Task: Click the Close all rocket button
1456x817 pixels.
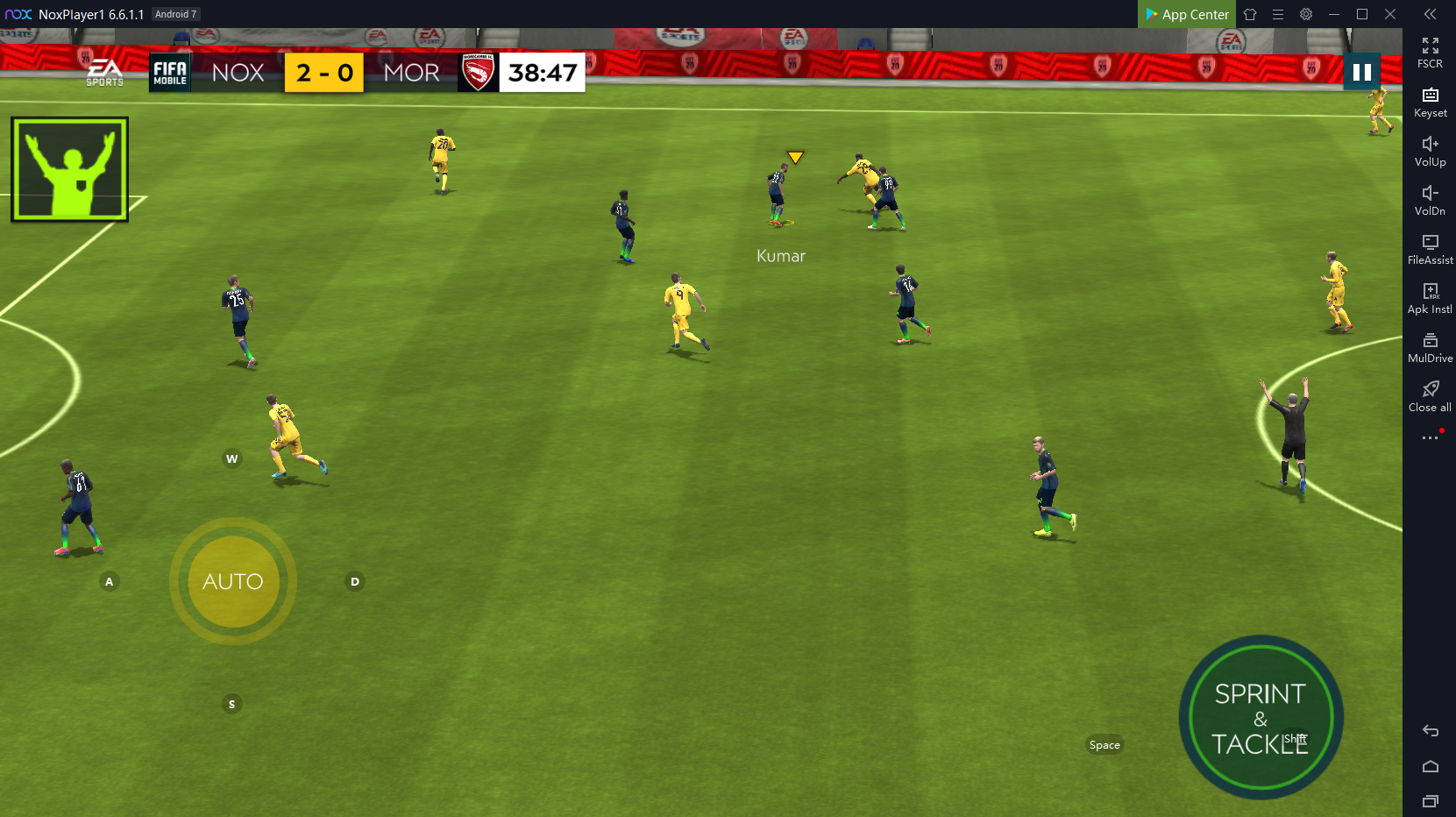Action: [x=1430, y=395]
